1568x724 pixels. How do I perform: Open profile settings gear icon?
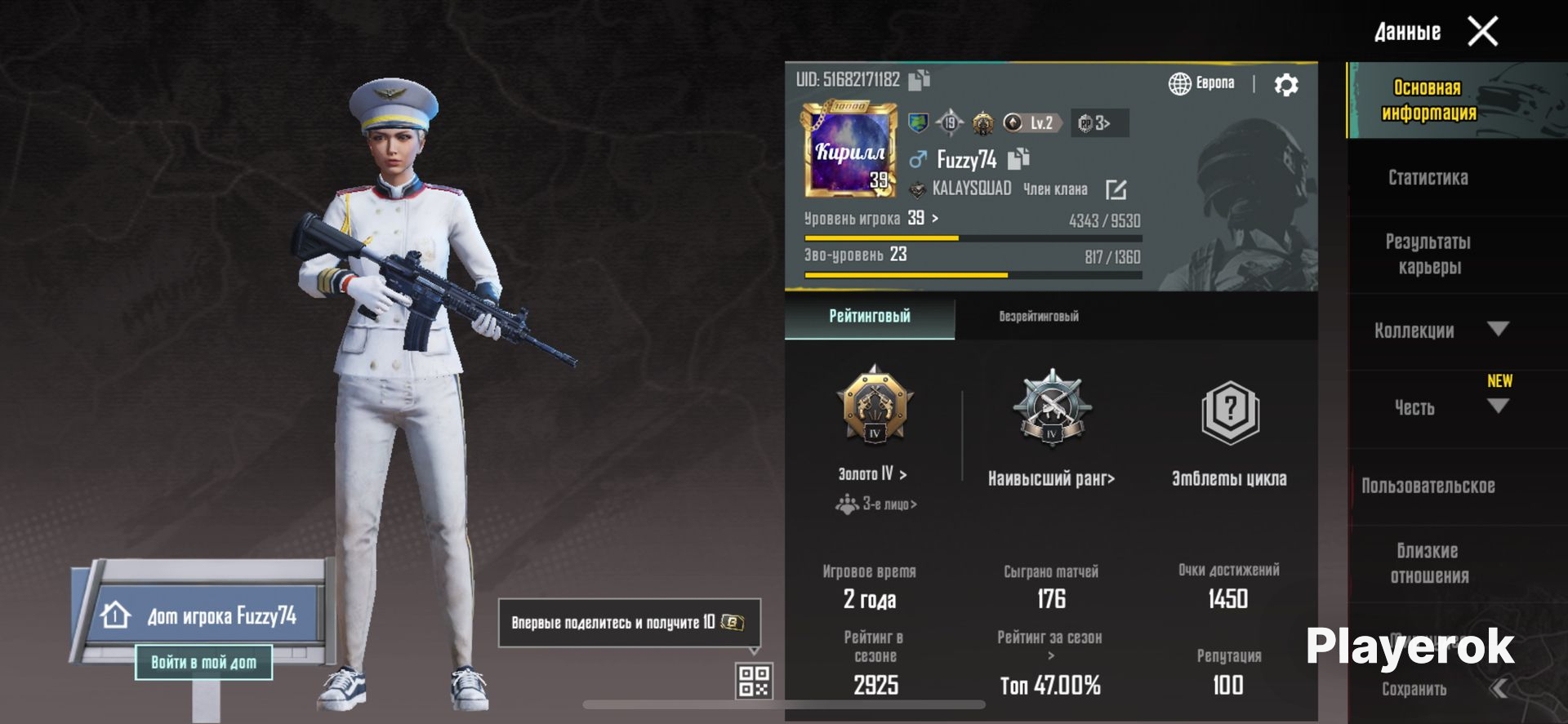tap(1286, 84)
